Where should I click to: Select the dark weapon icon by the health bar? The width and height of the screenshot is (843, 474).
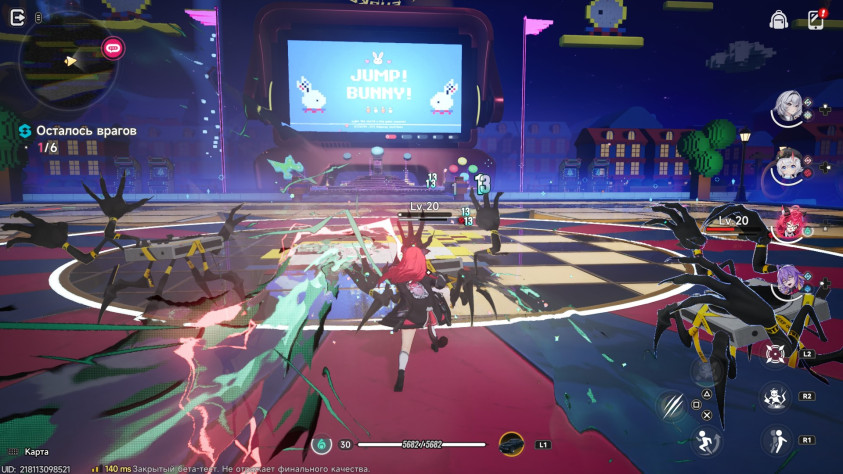[511, 444]
